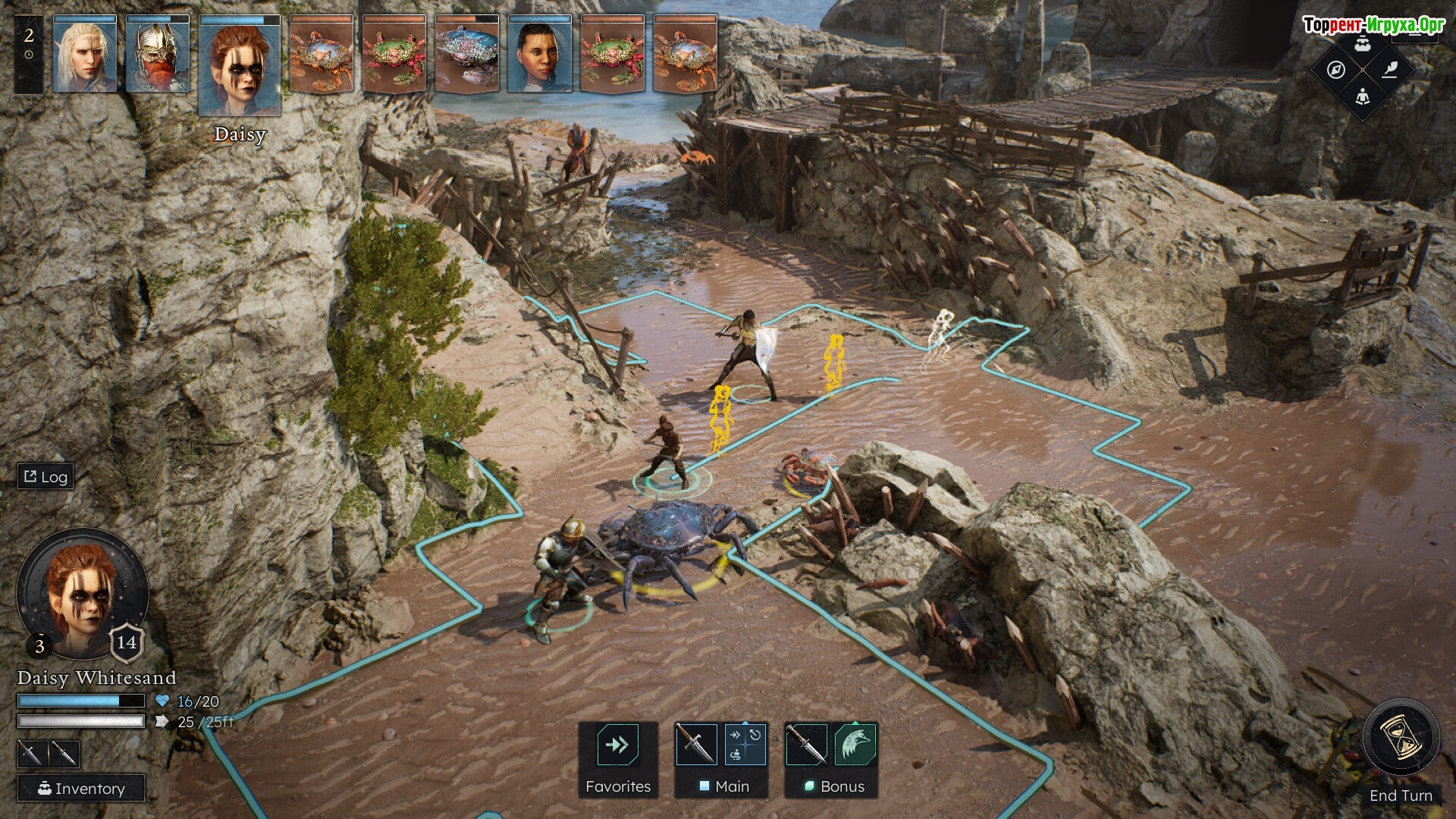Open Daisy's Inventory

81,789
